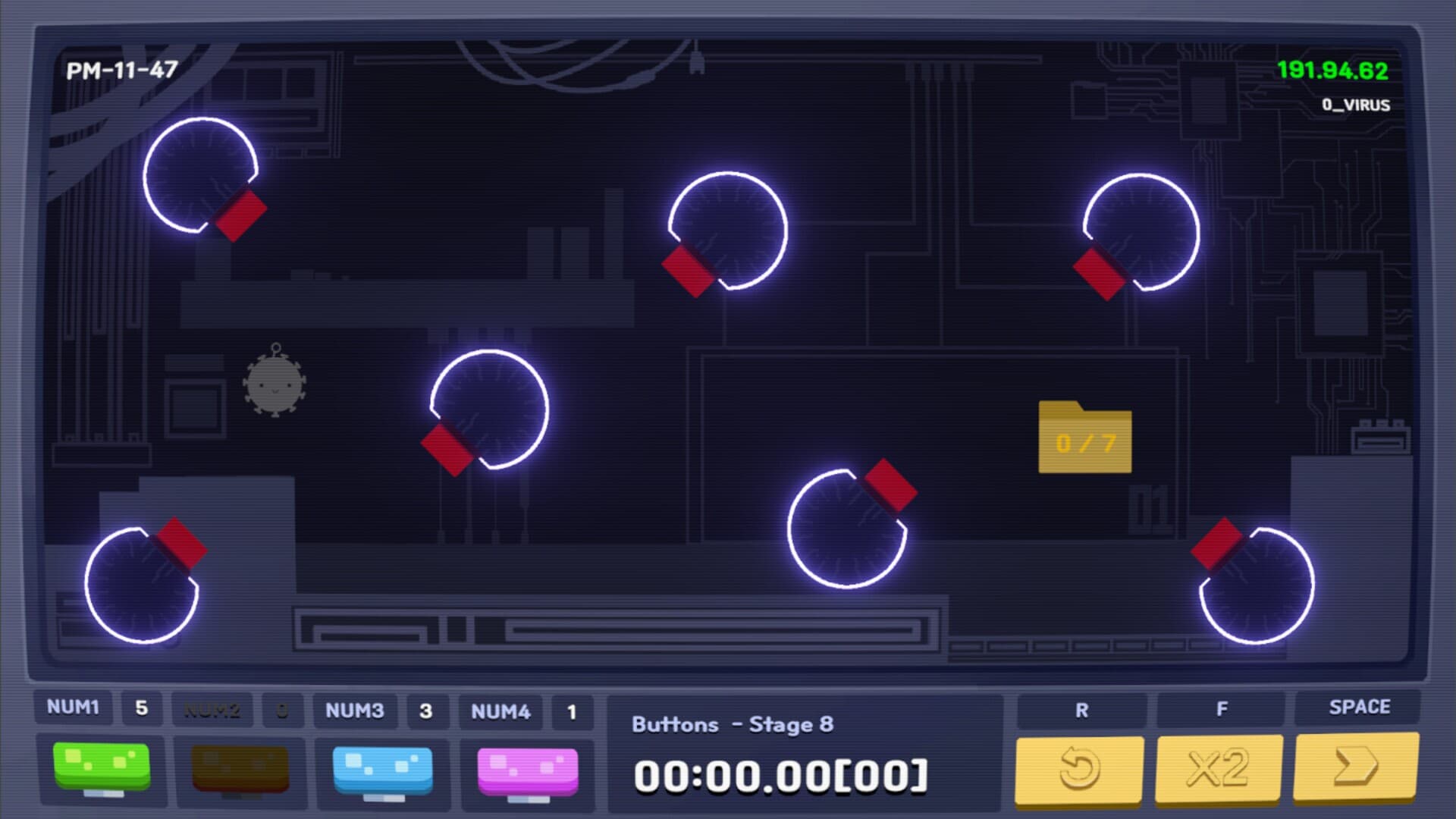Hit the SPACE skip arrow icon
The height and width of the screenshot is (819, 1456).
point(1357,768)
